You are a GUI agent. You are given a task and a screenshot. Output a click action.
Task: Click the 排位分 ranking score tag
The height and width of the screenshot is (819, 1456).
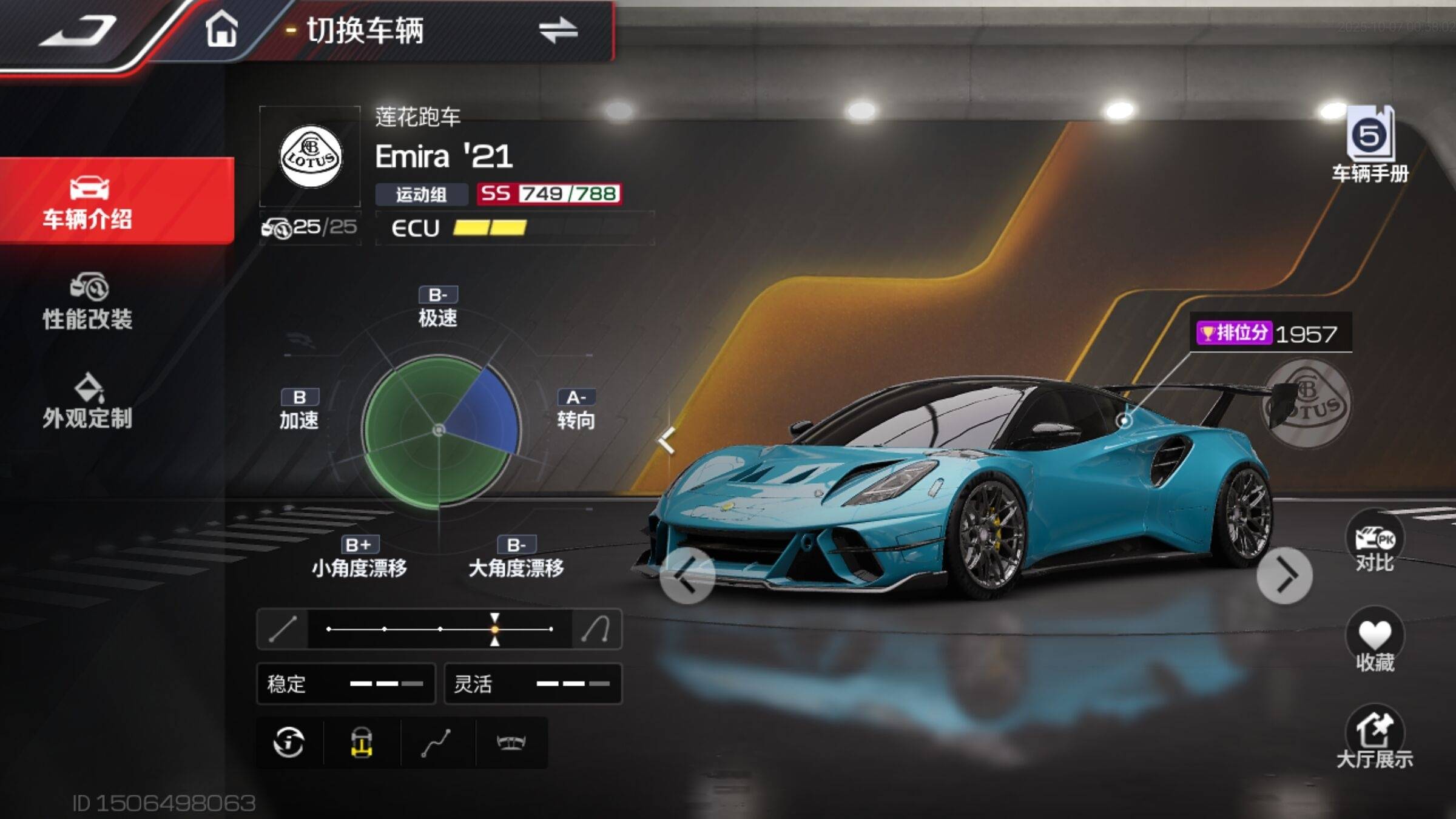click(1268, 333)
